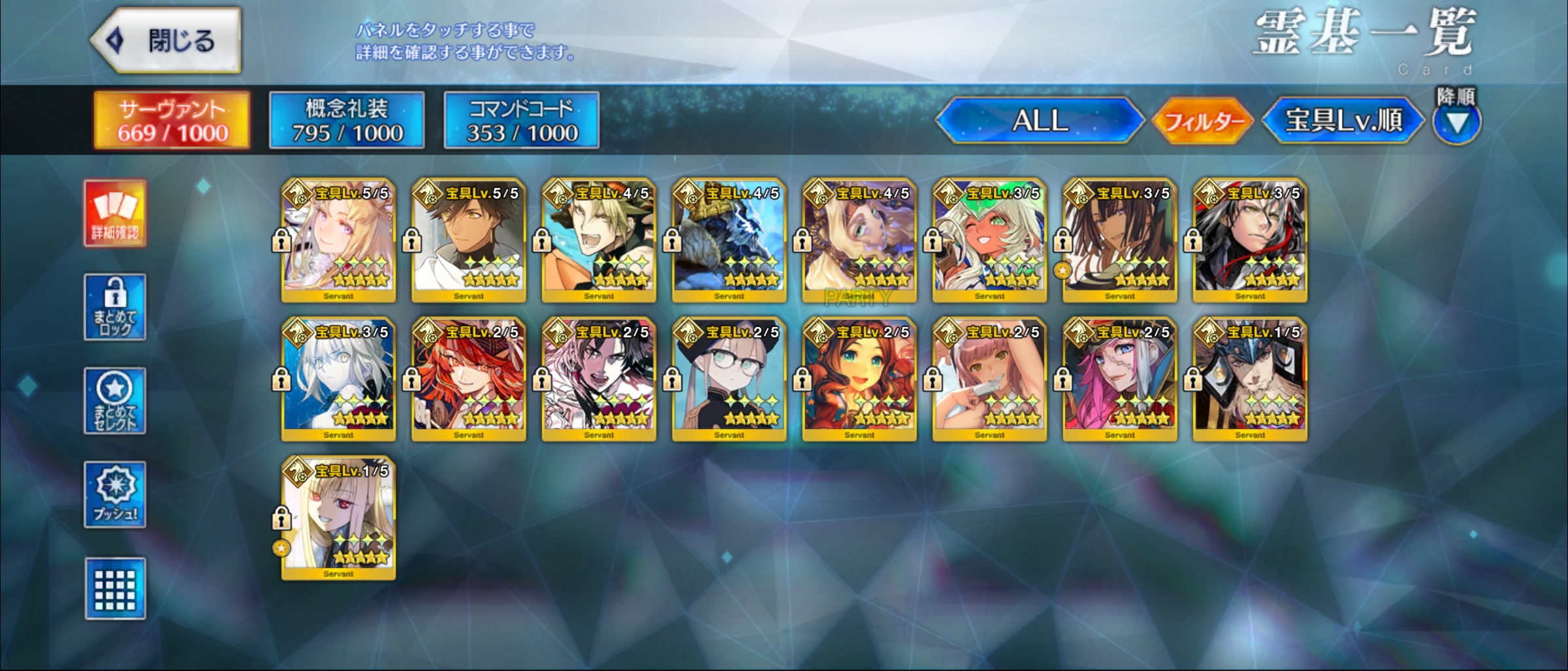Viewport: 1568px width, 671px height.
Task: Select the servant with glasses and black hat
Action: point(729,379)
